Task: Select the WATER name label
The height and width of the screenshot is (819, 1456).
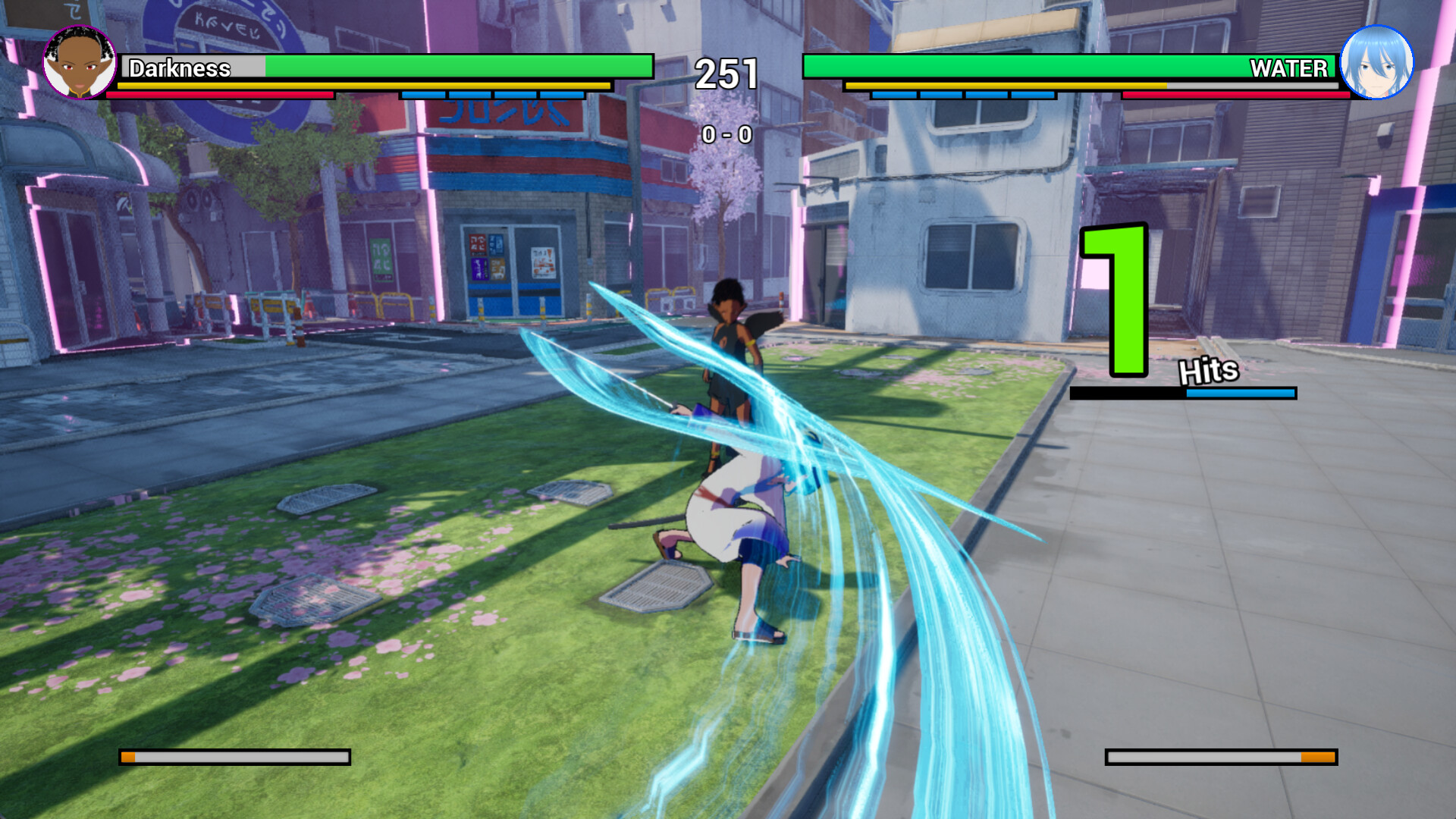Action: 1288,70
